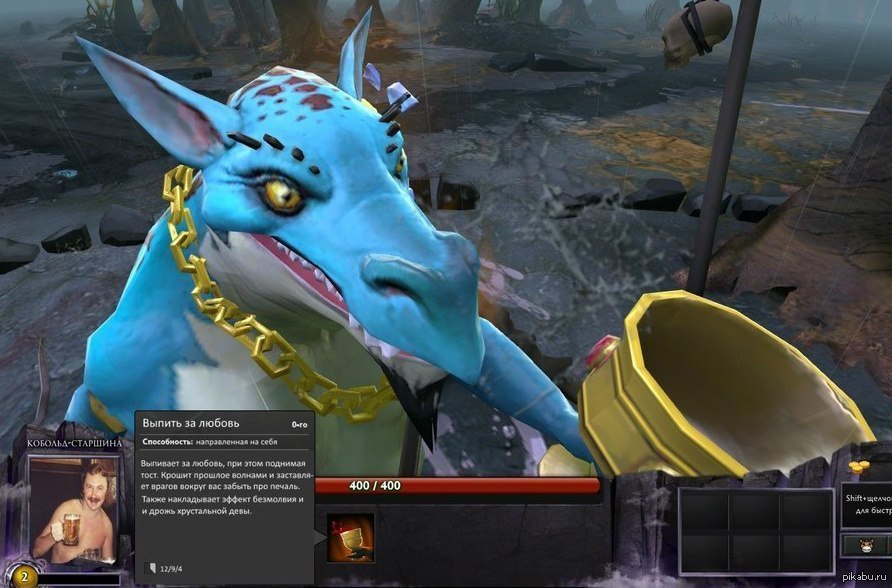
Task: Click the courier button below the shop tooltip
Action: [x=866, y=546]
